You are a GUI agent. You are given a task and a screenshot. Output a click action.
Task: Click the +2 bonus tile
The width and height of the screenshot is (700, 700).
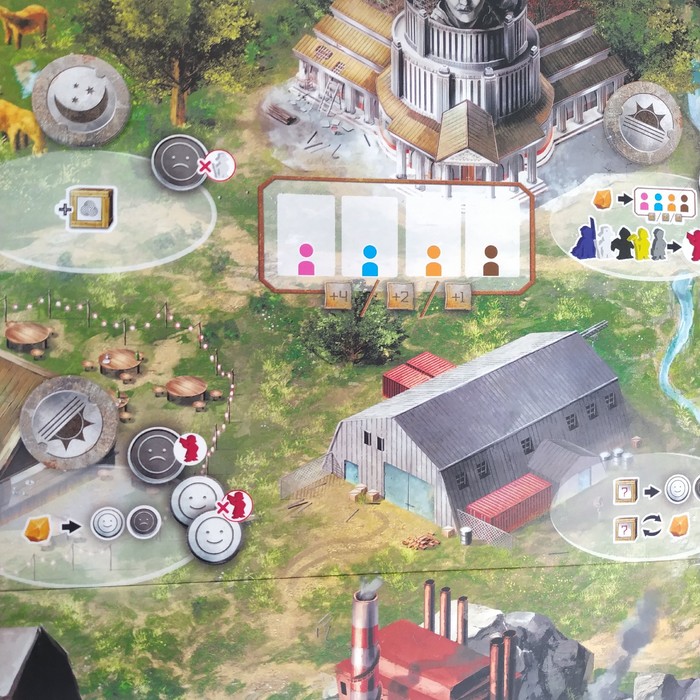click(x=399, y=297)
